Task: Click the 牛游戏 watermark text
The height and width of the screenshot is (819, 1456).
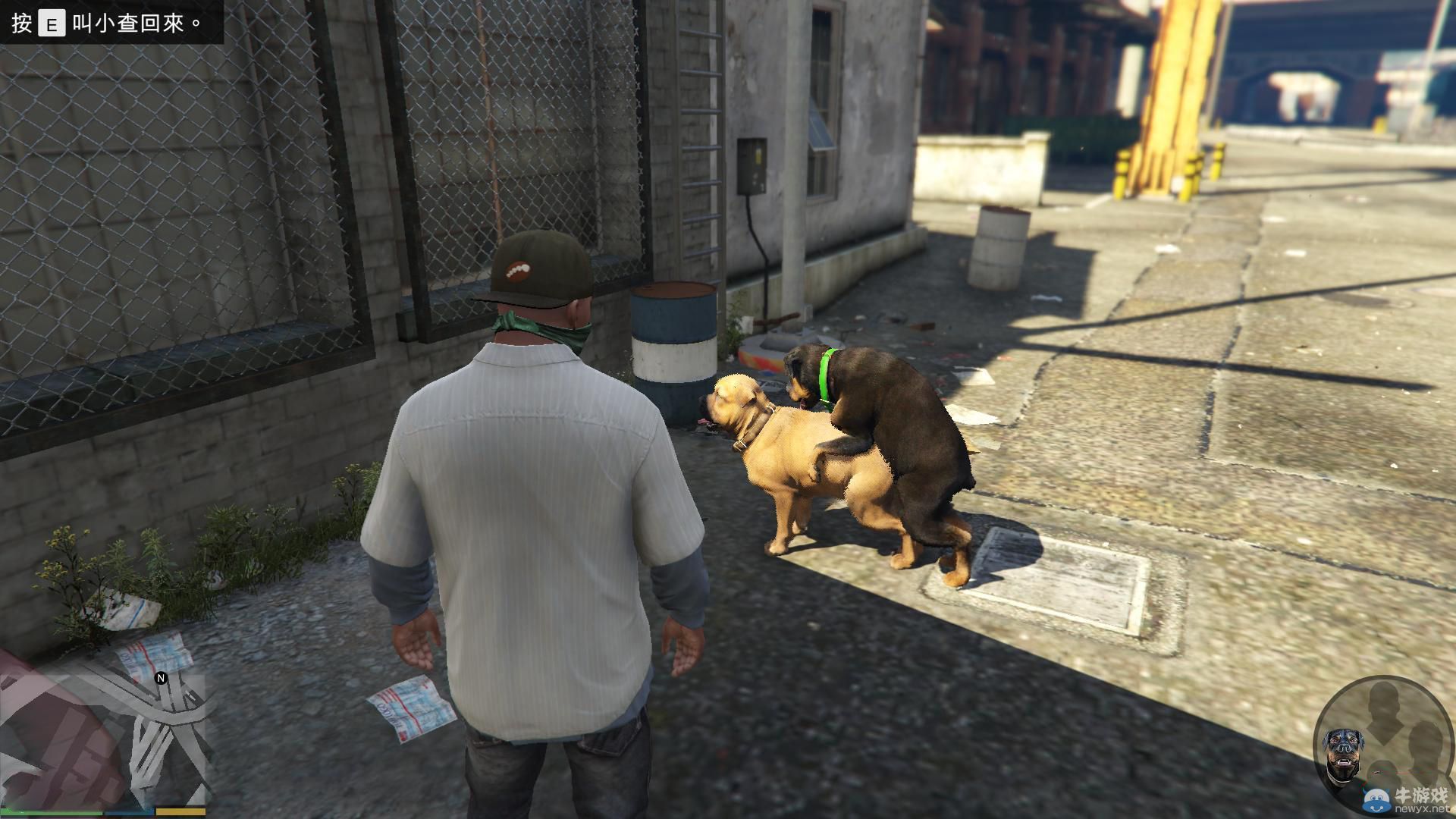Action: (1420, 795)
